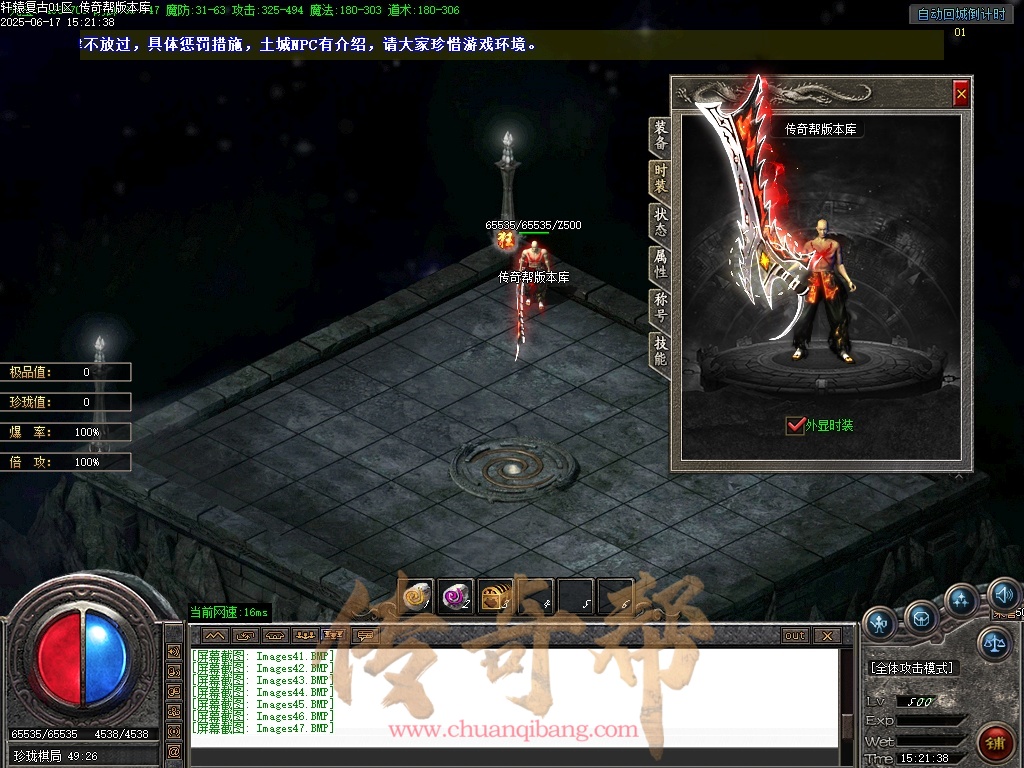1024x768 pixels.
Task: Show the 属性 attributes tab
Action: tap(660, 265)
